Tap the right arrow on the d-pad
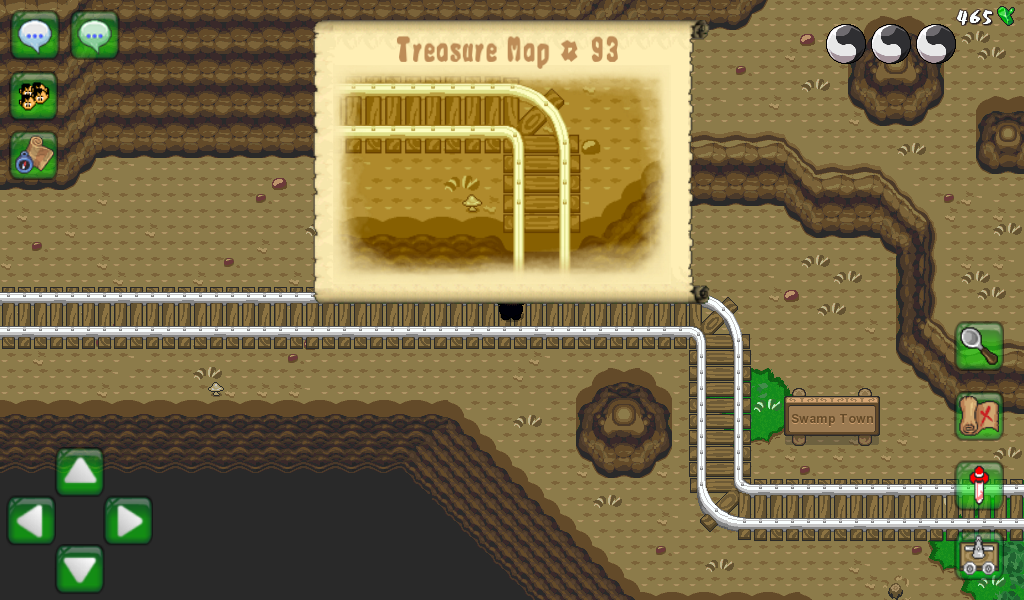 click(128, 521)
